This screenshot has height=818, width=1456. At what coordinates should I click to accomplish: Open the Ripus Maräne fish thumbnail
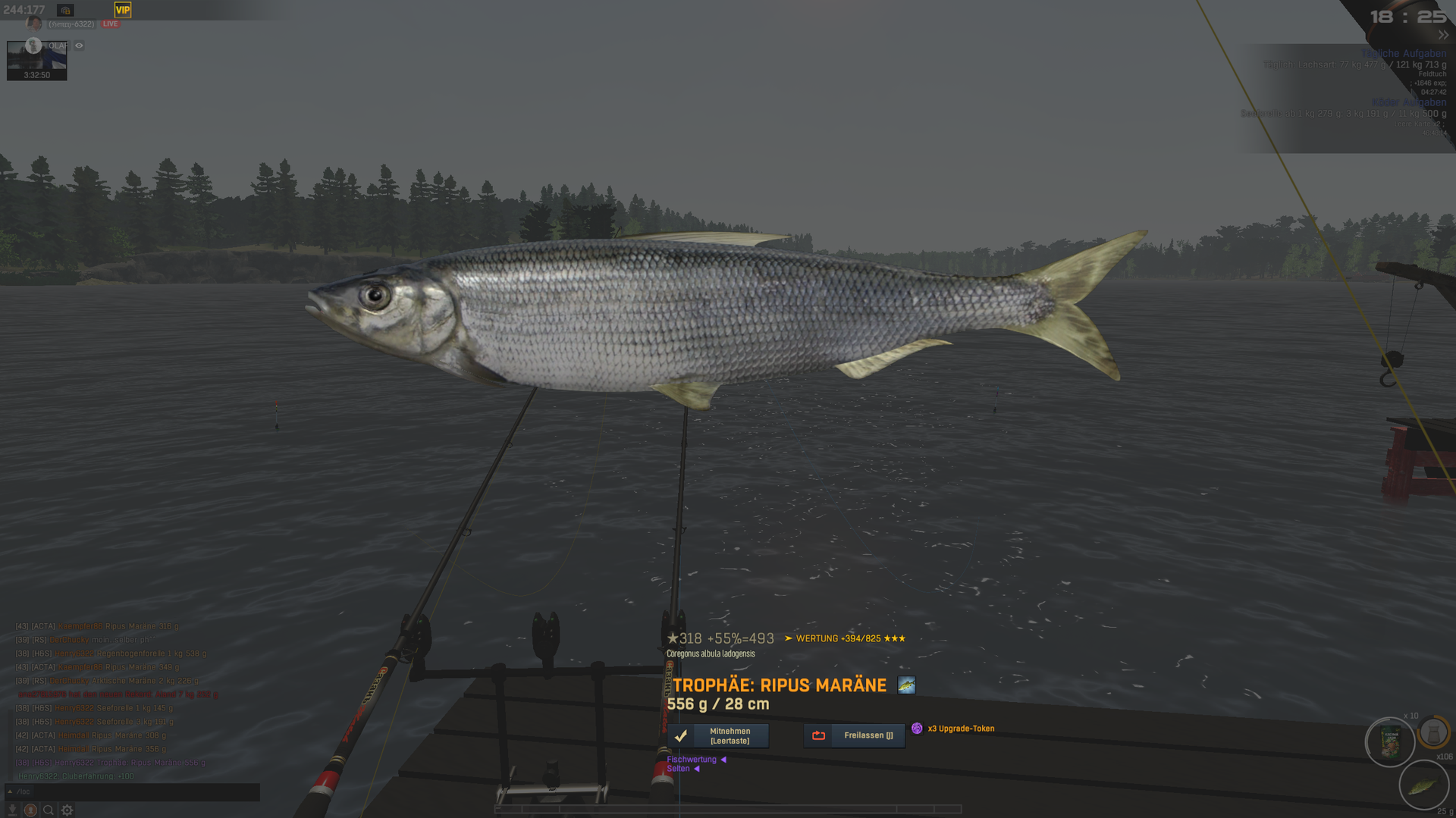pyautogui.click(x=906, y=685)
